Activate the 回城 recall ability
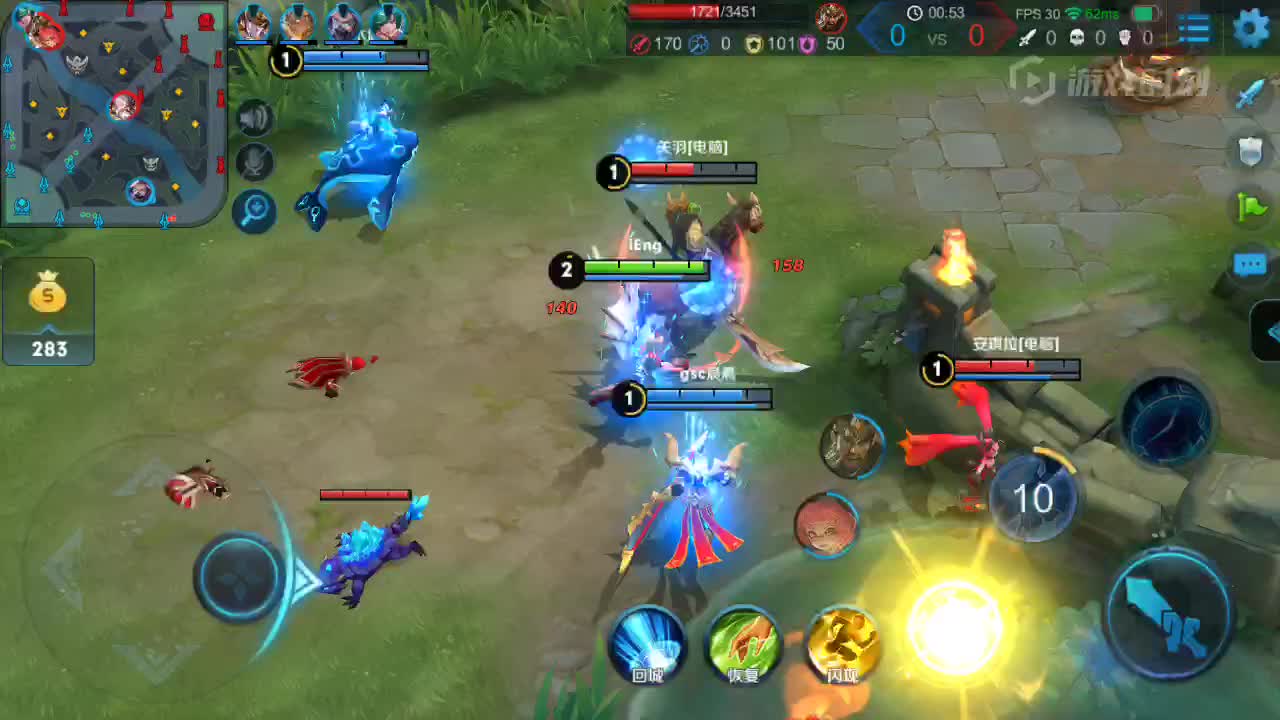Image resolution: width=1280 pixels, height=720 pixels. point(648,642)
